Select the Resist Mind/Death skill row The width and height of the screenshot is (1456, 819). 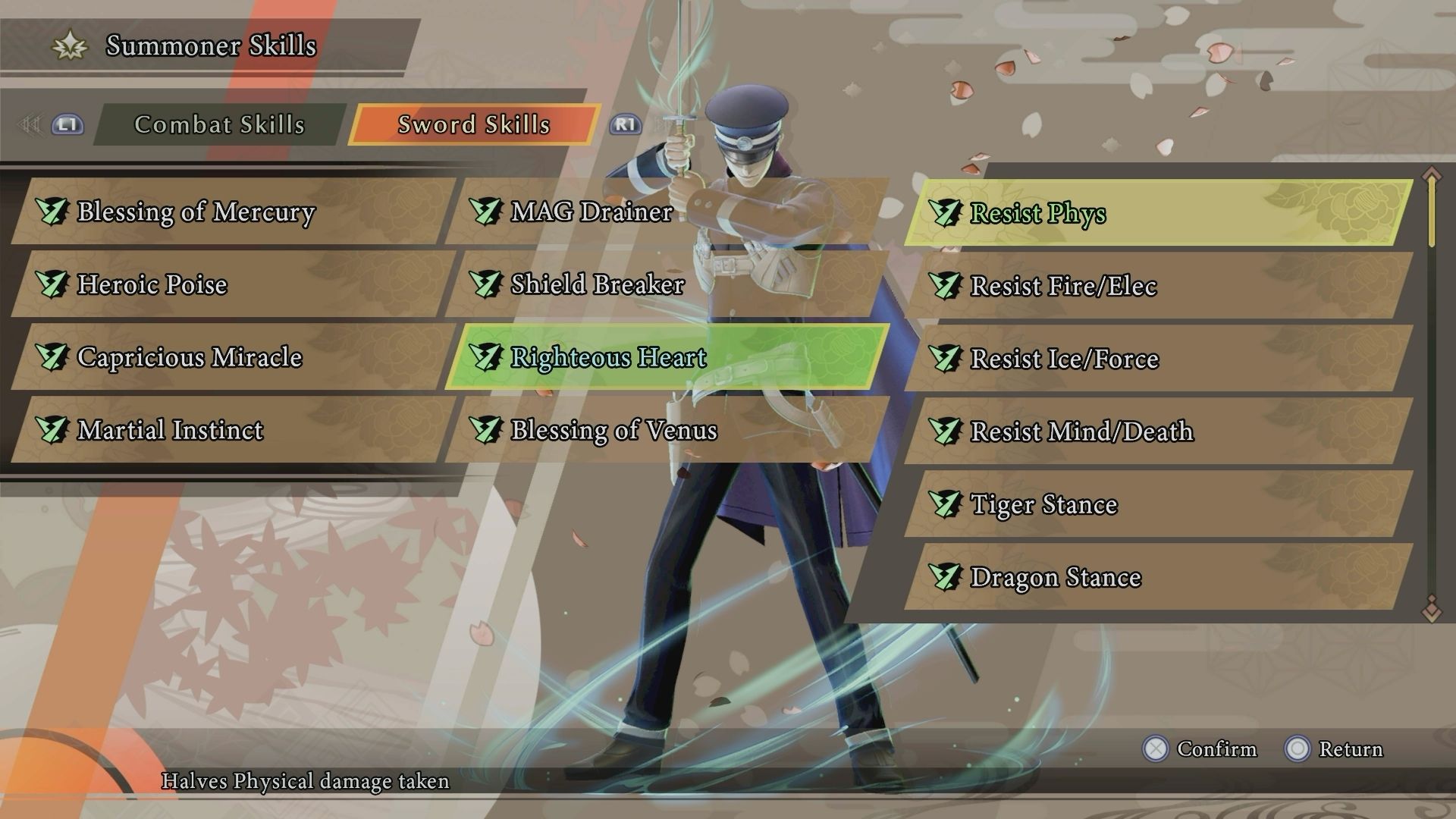[x=1081, y=431]
